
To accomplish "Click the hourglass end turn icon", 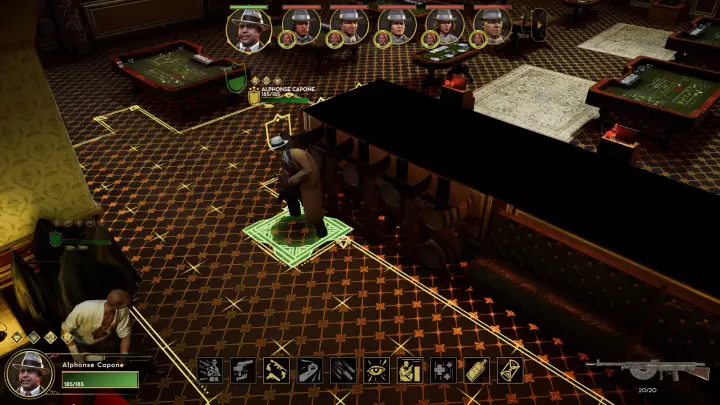I will coord(510,370).
